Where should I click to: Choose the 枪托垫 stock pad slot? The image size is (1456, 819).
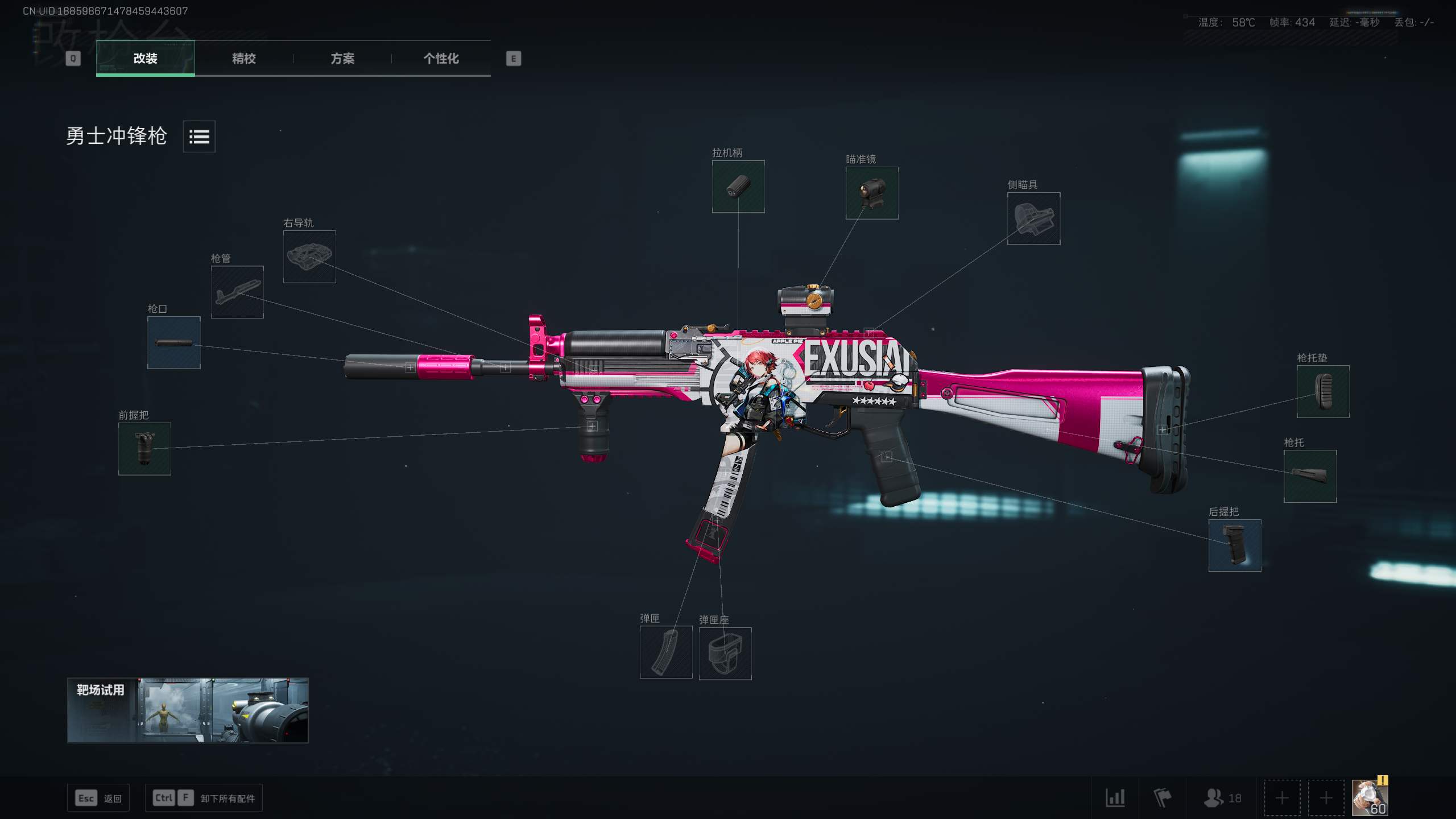[1322, 391]
